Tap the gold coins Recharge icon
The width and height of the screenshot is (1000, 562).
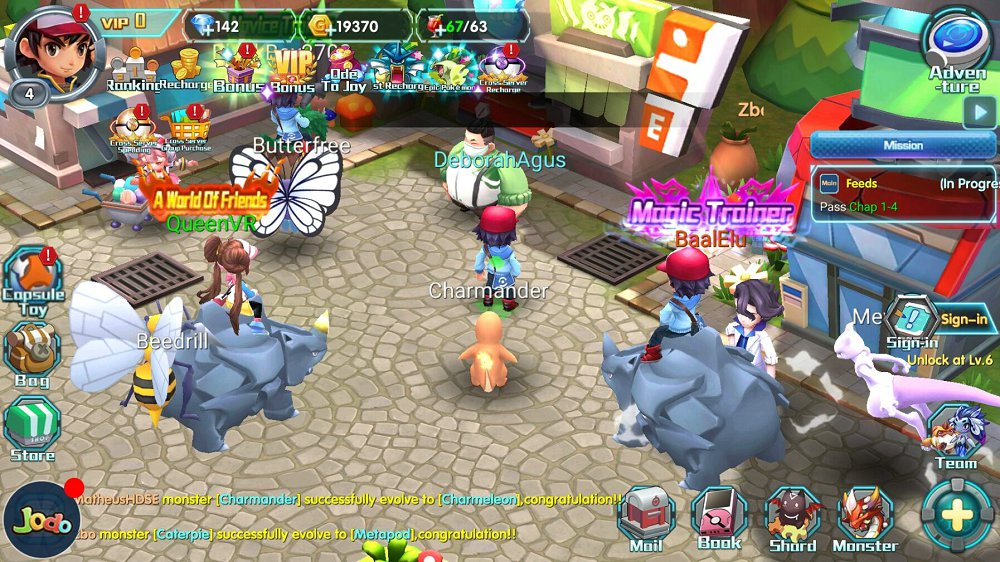[x=185, y=68]
